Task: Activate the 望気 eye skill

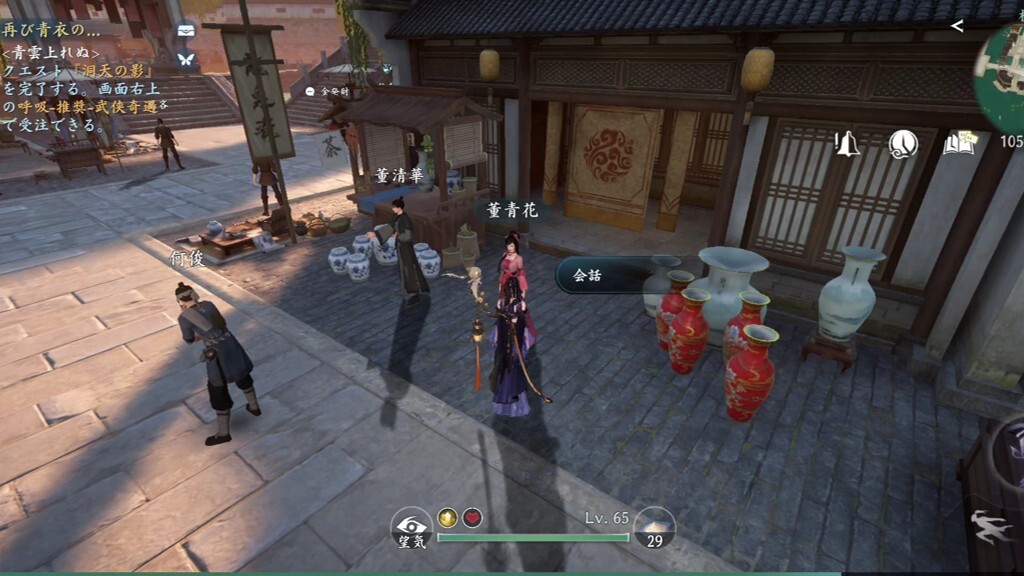Action: pos(410,527)
